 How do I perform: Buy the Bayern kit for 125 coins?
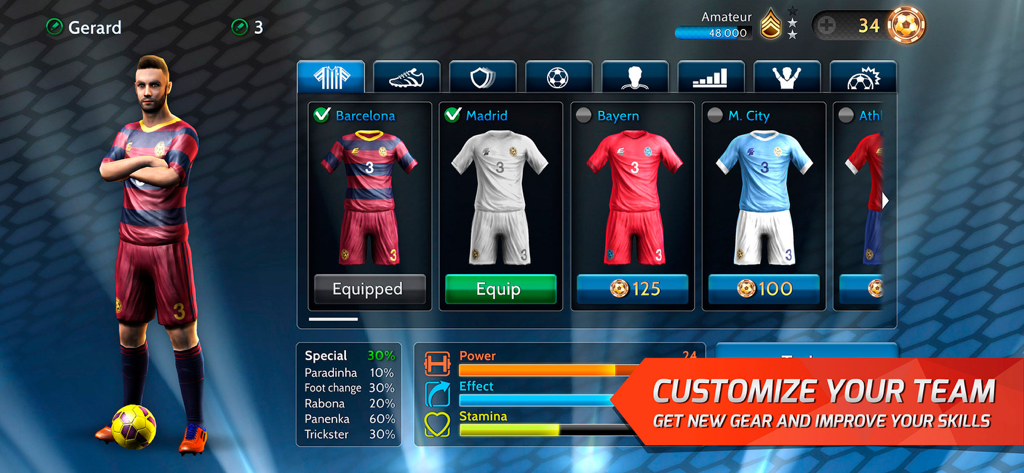coord(632,289)
